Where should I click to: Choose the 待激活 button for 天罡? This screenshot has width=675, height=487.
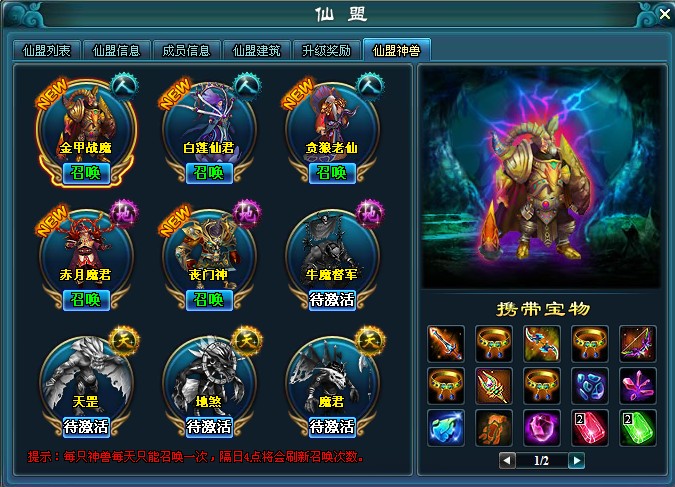[85, 427]
